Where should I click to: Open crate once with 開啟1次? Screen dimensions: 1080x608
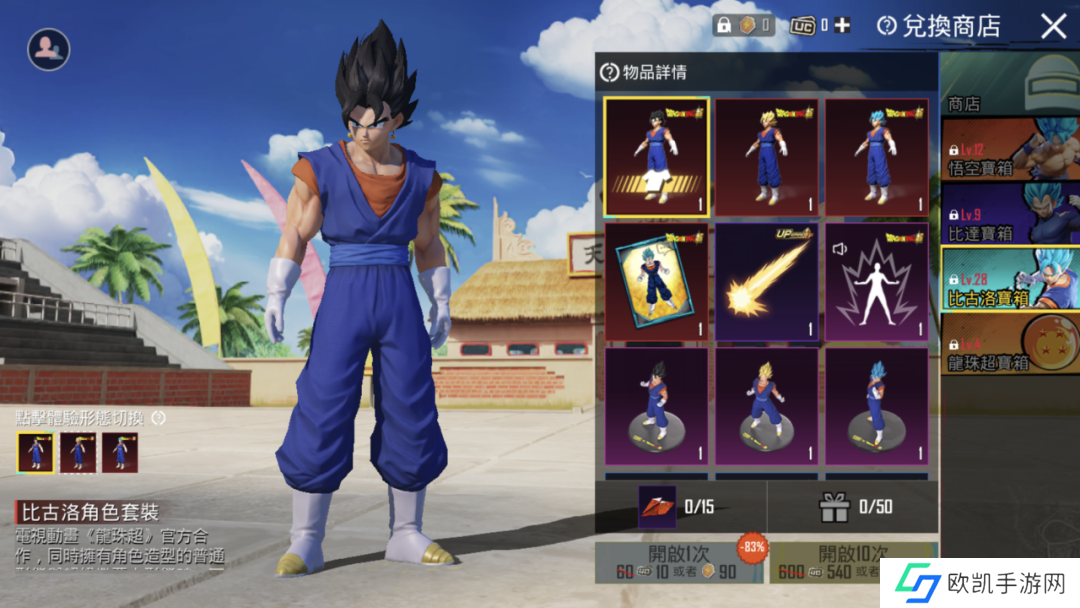point(679,562)
